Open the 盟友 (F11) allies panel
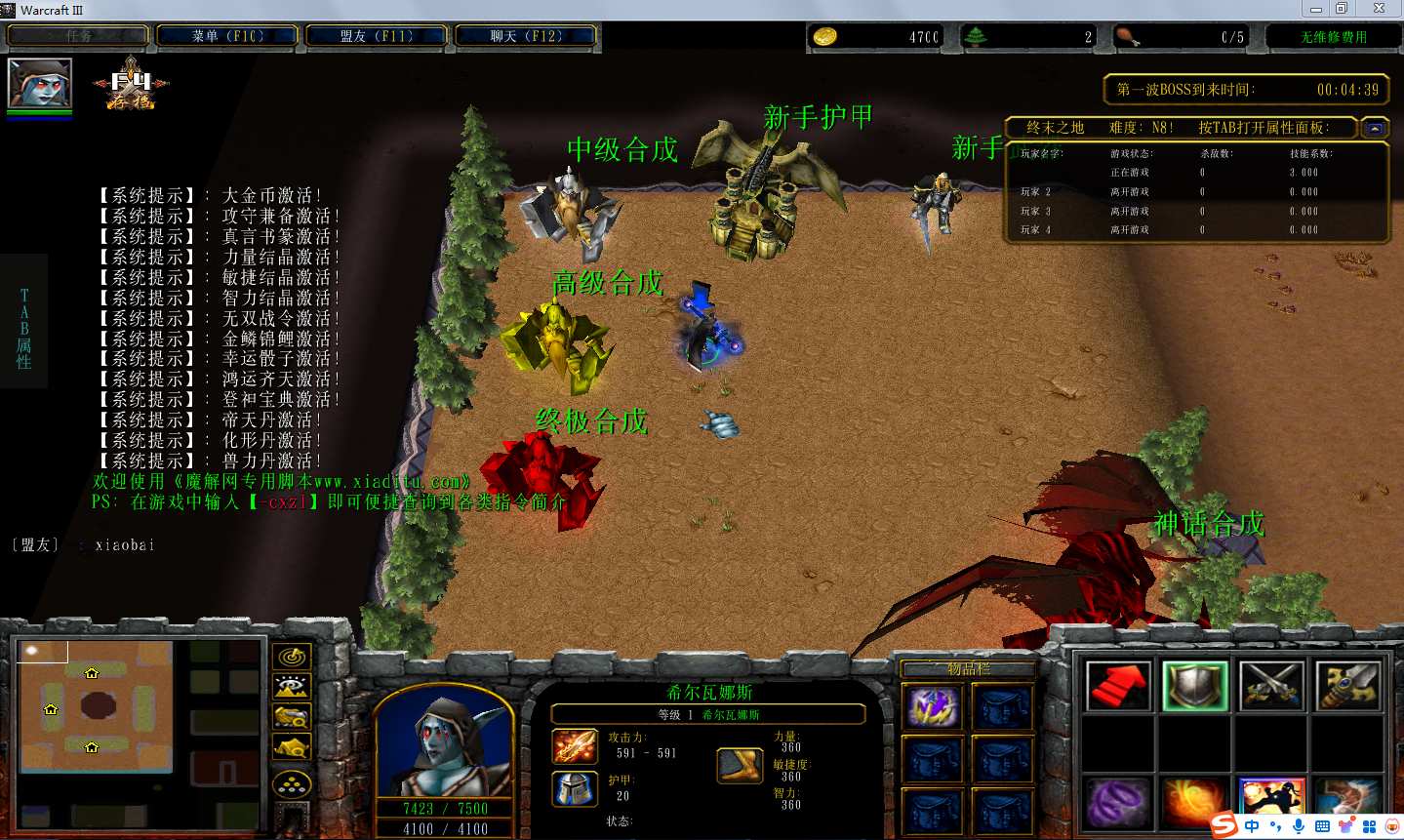 point(377,36)
